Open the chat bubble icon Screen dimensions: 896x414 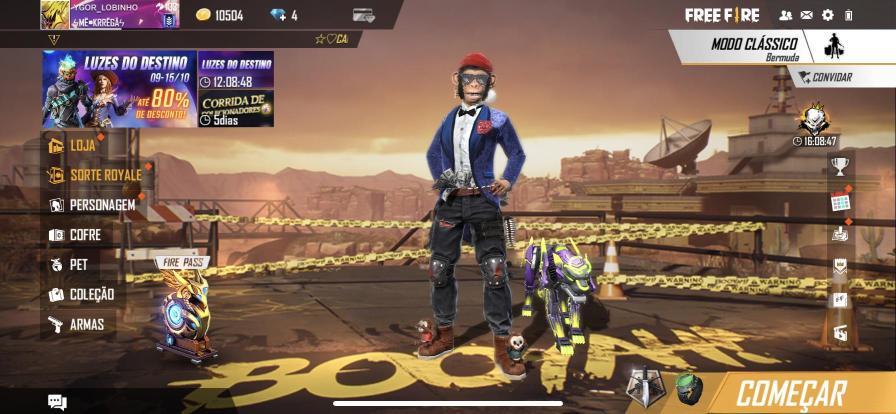[x=57, y=402]
